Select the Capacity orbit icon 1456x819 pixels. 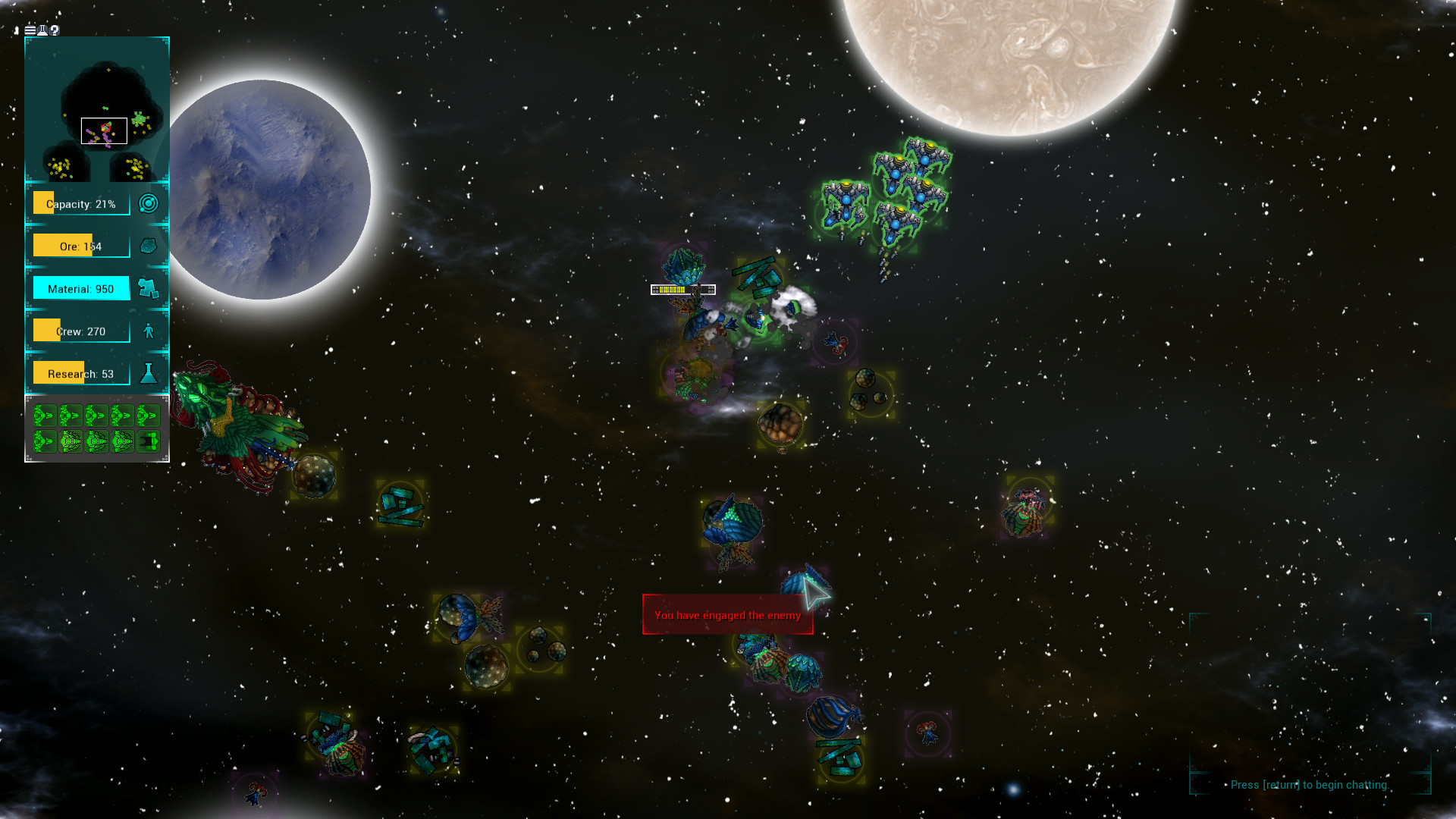(x=149, y=202)
